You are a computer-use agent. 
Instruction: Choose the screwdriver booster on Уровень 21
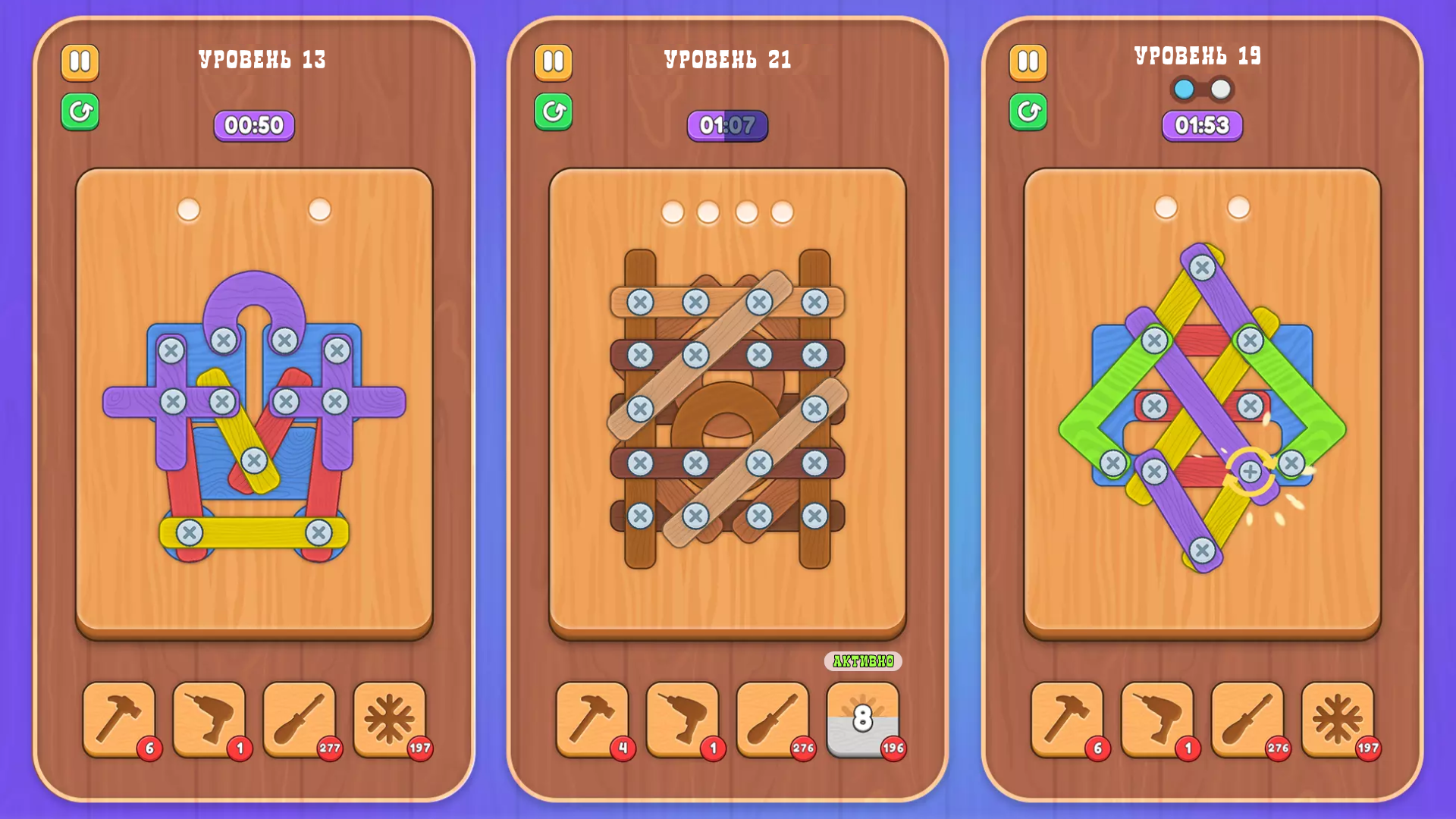coord(773,719)
